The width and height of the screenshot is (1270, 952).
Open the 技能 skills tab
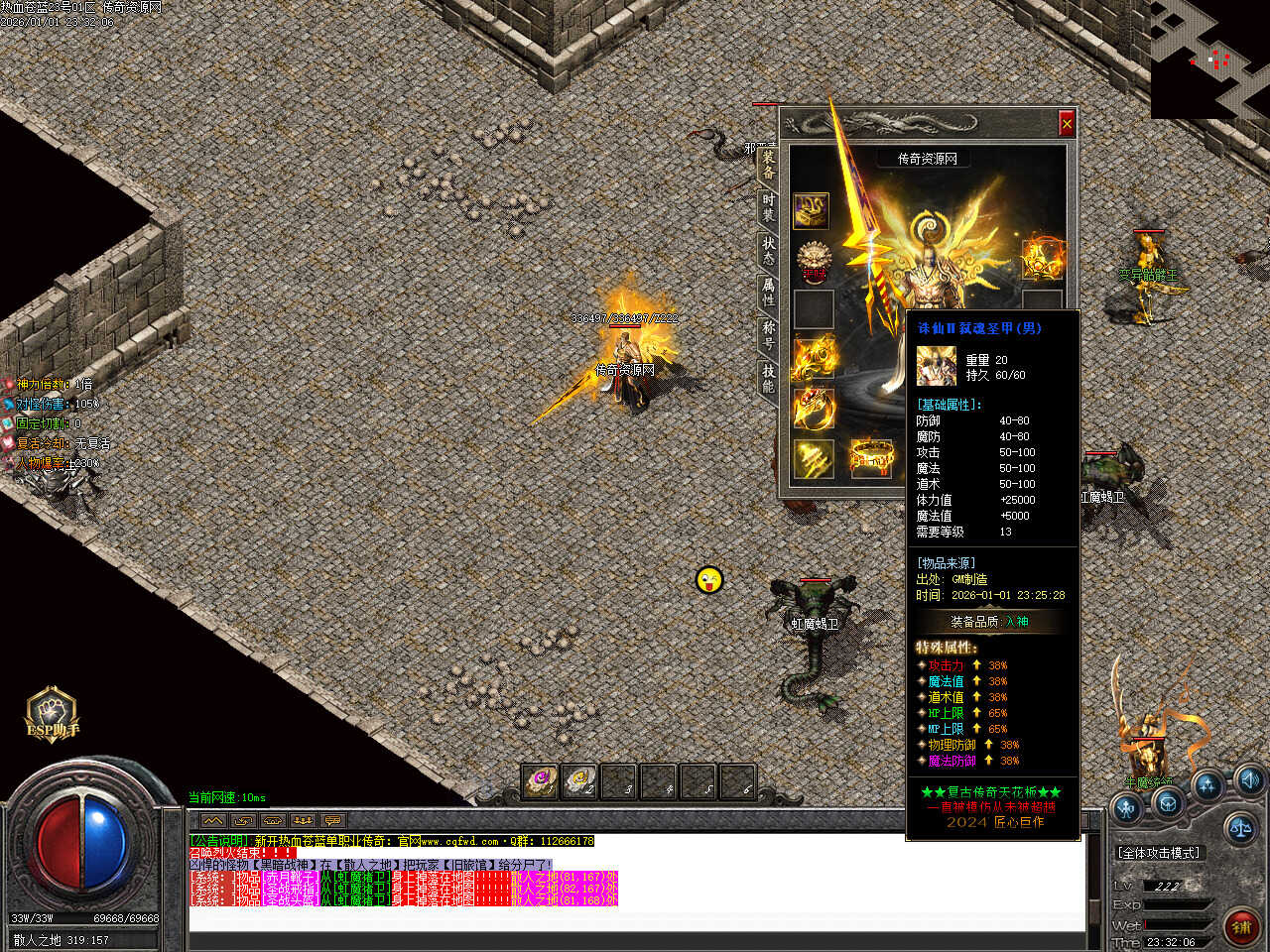click(x=768, y=377)
